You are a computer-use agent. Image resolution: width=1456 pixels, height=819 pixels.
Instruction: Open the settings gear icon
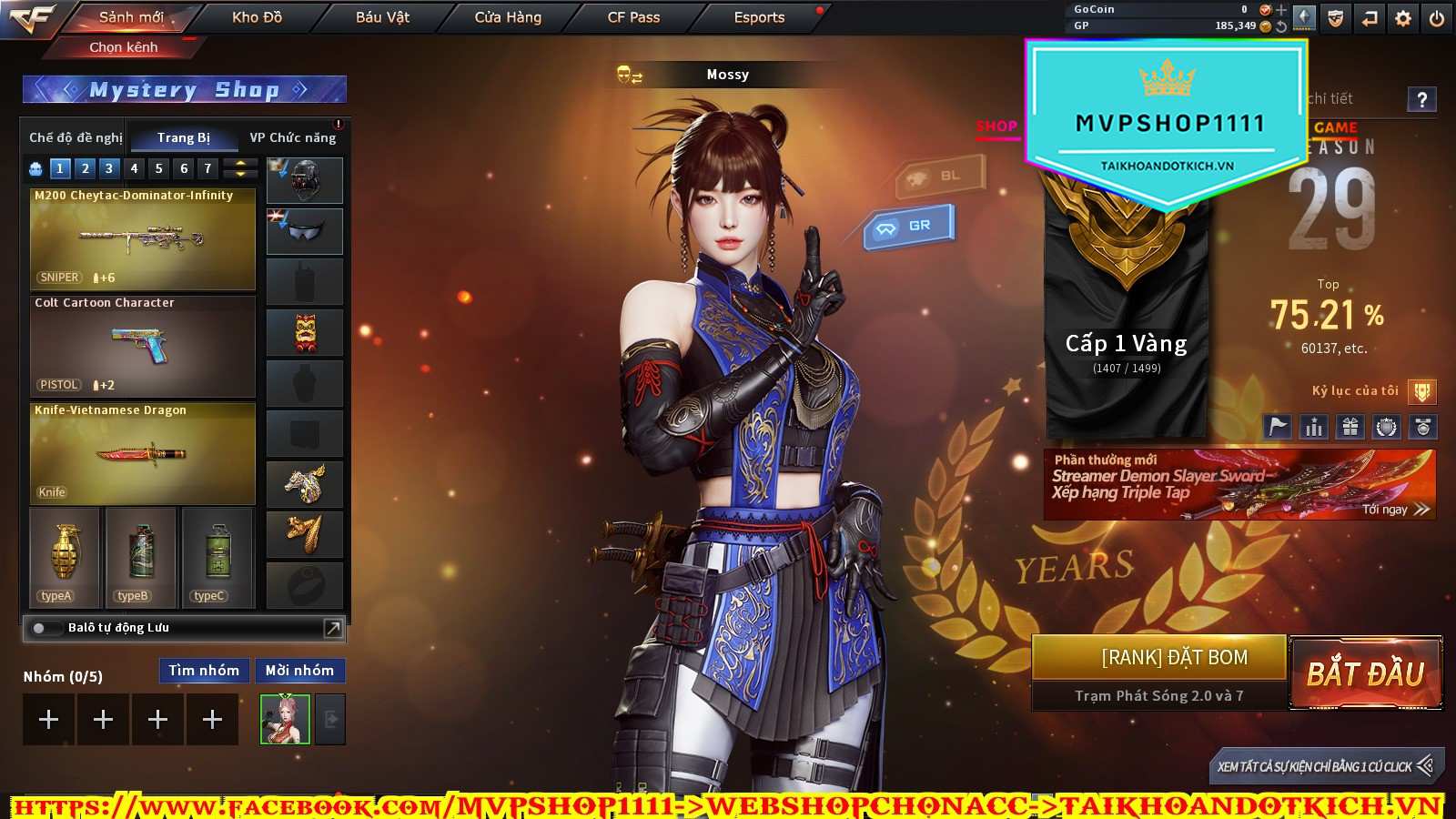tap(1403, 18)
